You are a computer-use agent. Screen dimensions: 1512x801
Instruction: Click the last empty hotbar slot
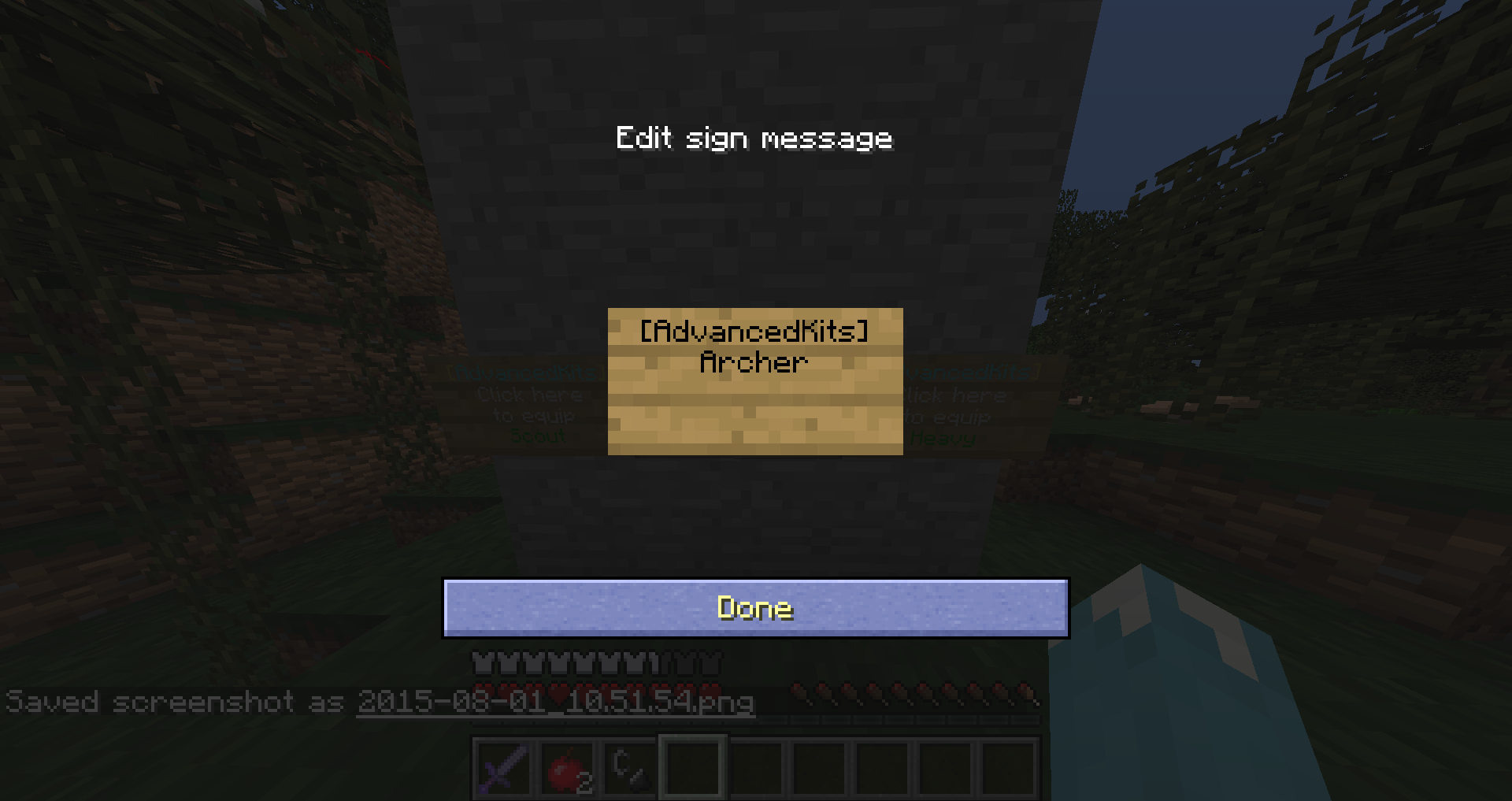point(1009,768)
